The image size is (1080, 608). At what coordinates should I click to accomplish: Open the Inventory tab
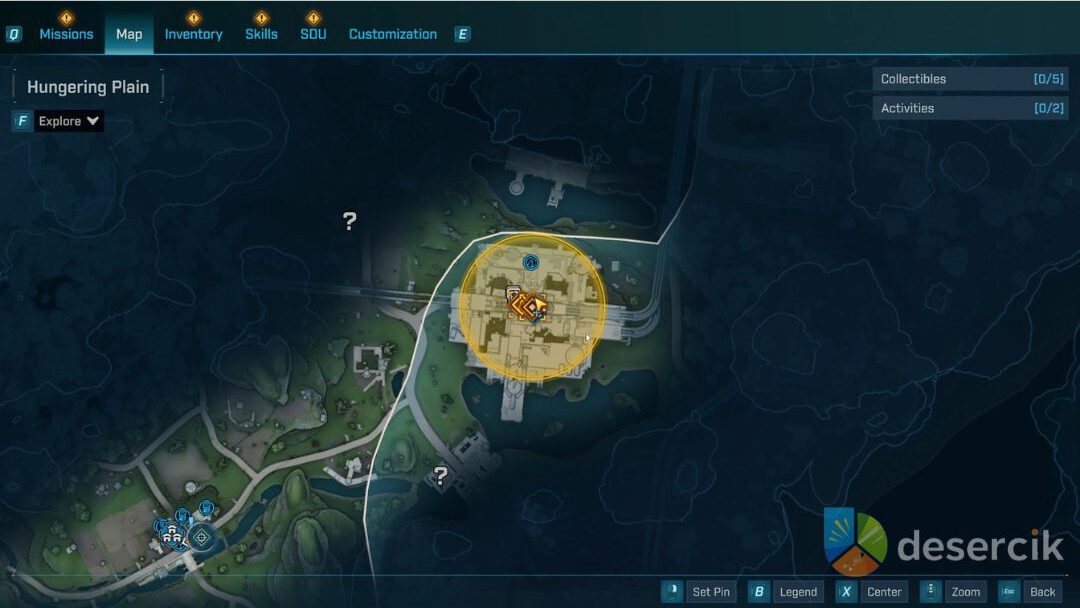(x=193, y=34)
